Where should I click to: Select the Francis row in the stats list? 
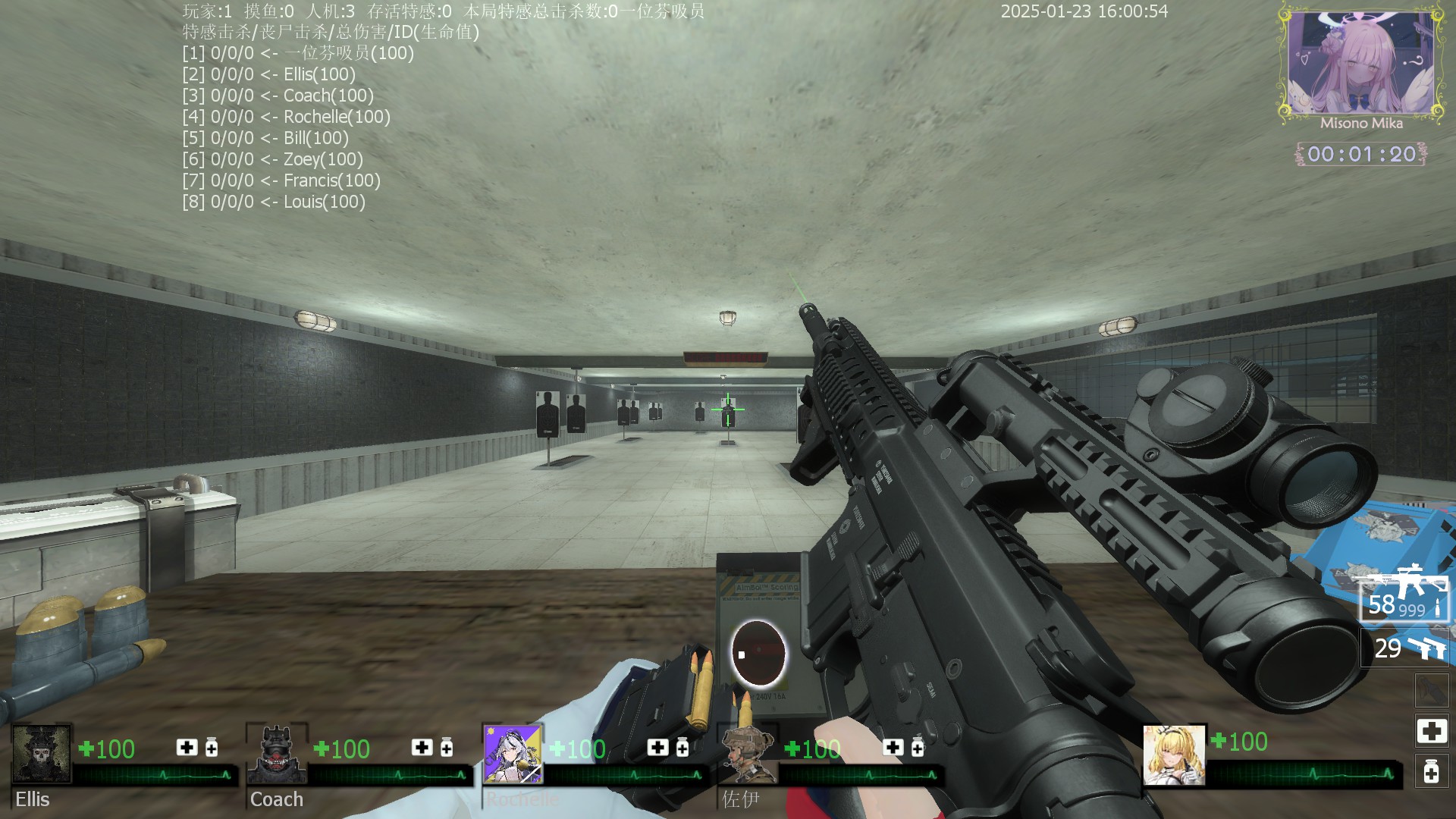281,180
